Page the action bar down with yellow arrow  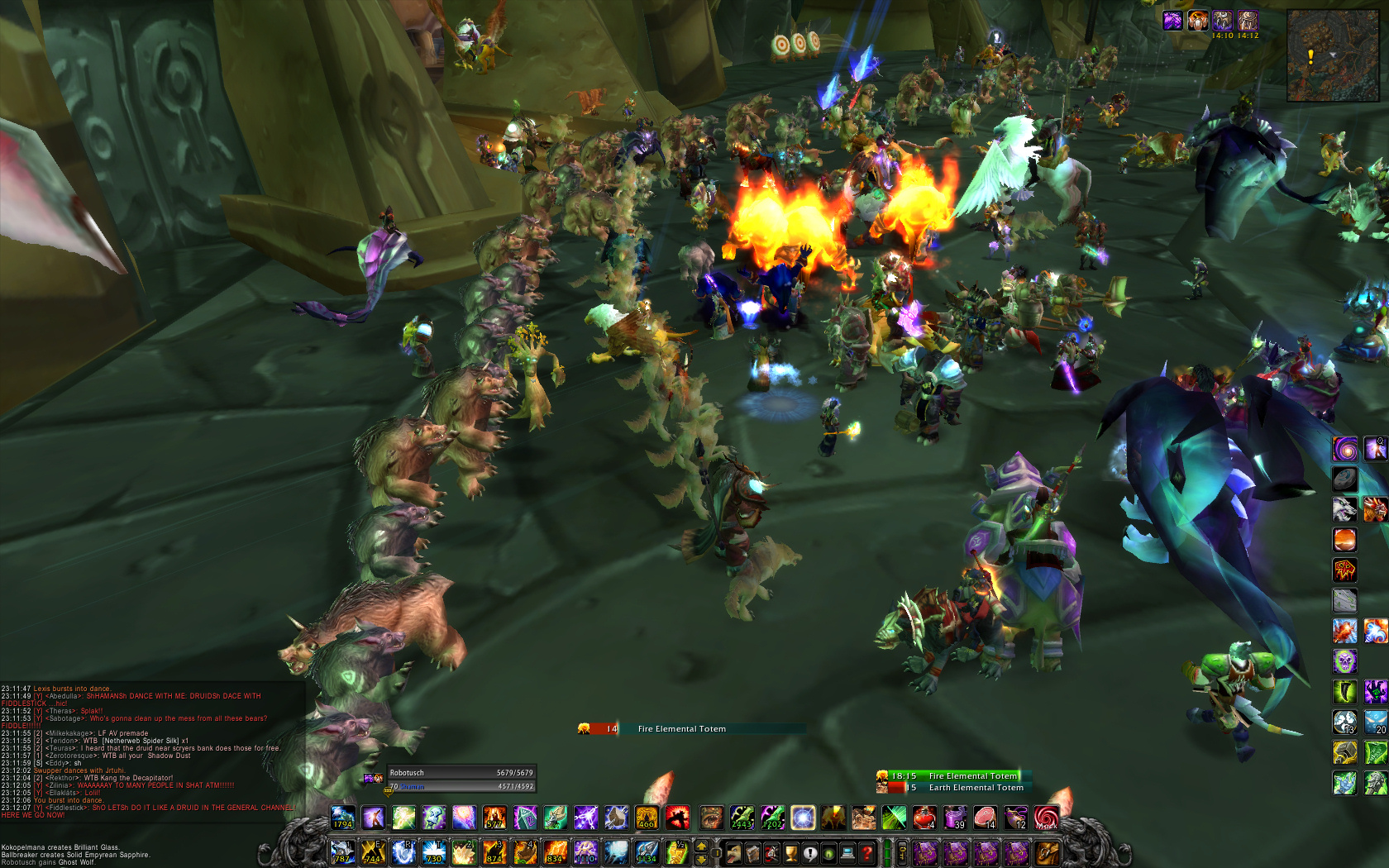[702, 859]
